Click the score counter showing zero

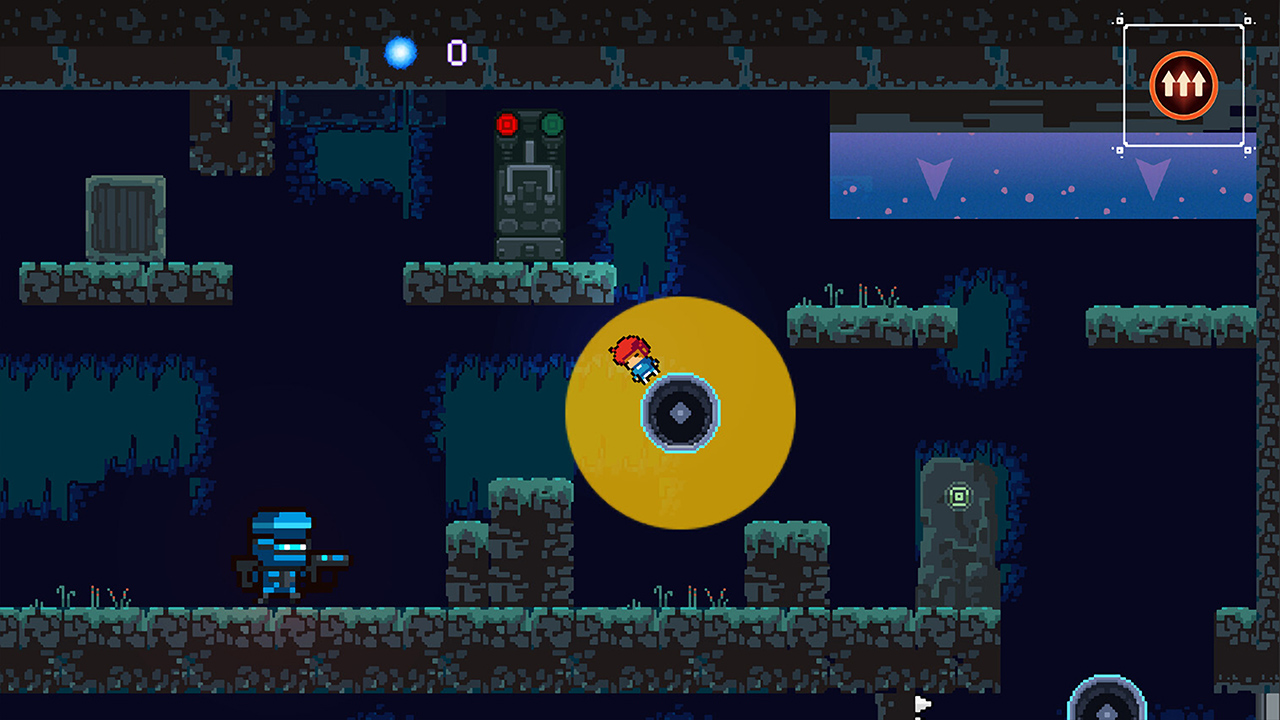click(458, 54)
